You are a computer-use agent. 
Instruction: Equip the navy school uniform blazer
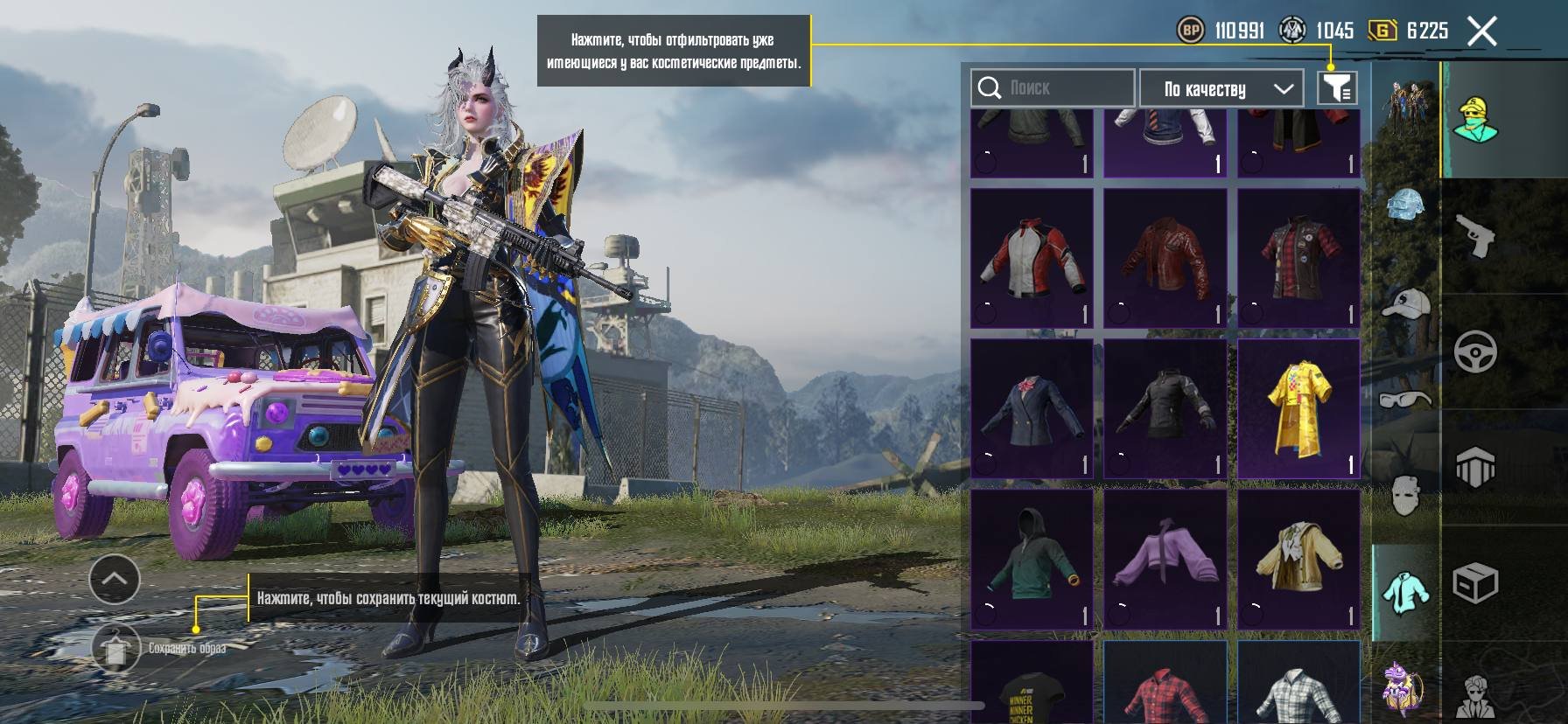(1032, 409)
